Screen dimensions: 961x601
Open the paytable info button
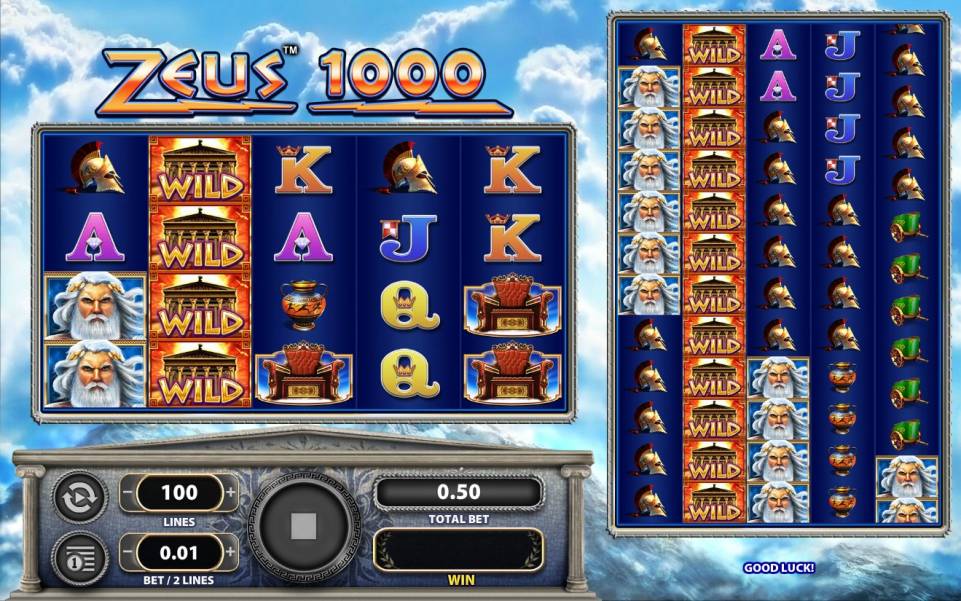point(79,555)
